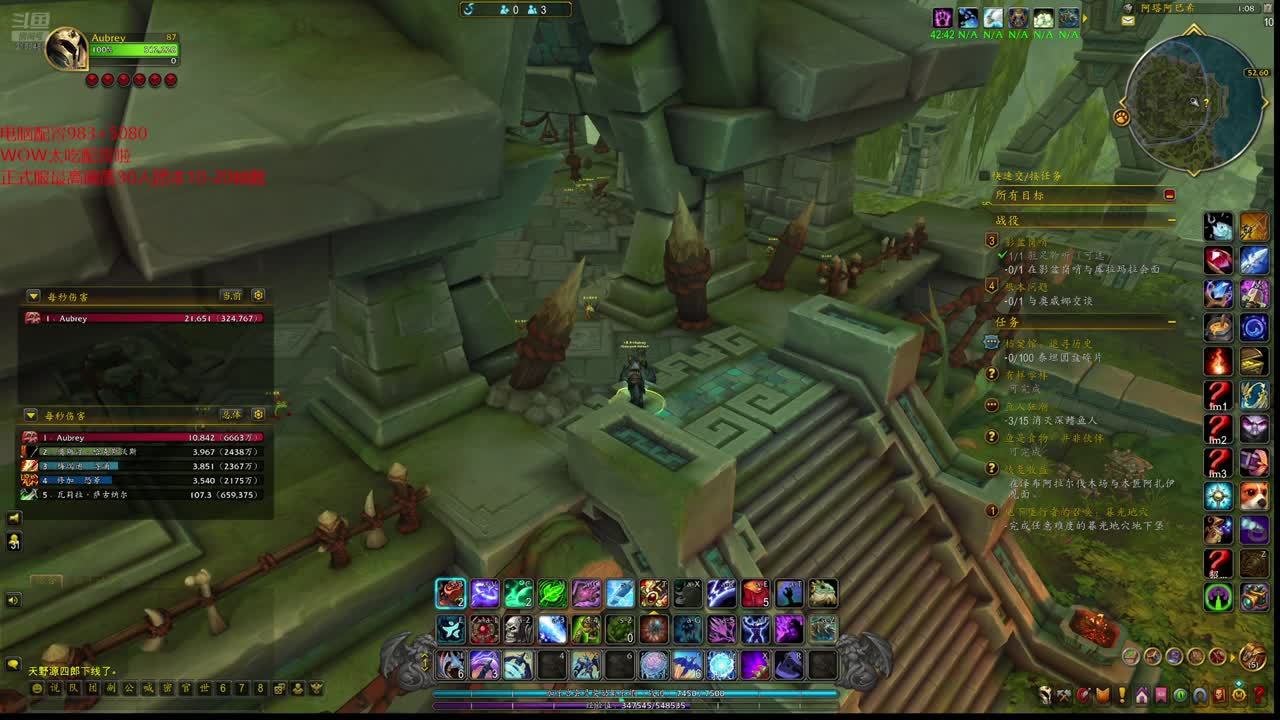This screenshot has width=1280, height=720.
Task: Activate the green leaf ability
Action: tap(552, 594)
